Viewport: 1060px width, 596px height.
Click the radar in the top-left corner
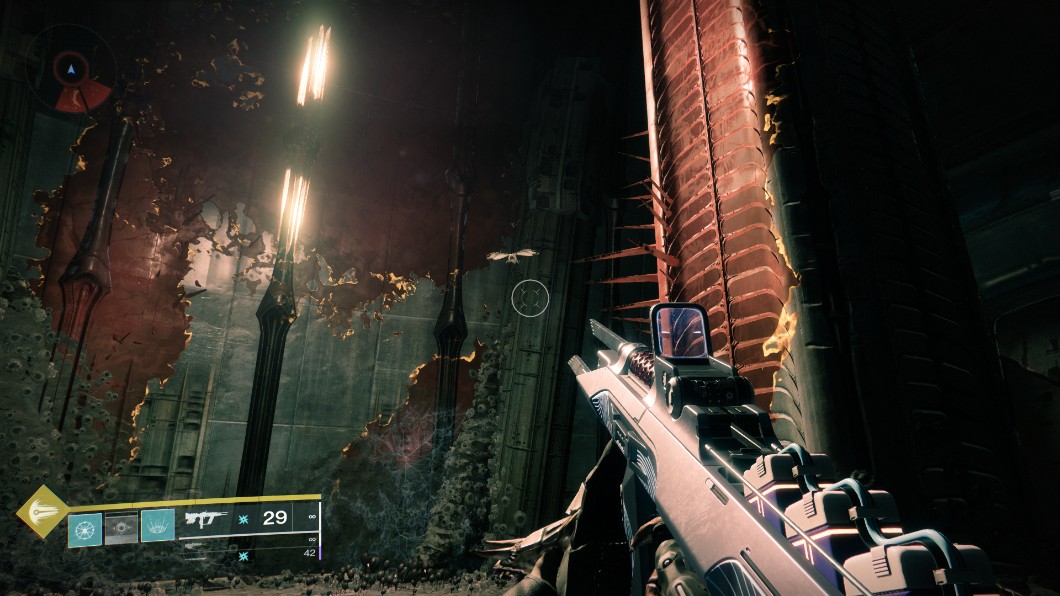click(70, 72)
